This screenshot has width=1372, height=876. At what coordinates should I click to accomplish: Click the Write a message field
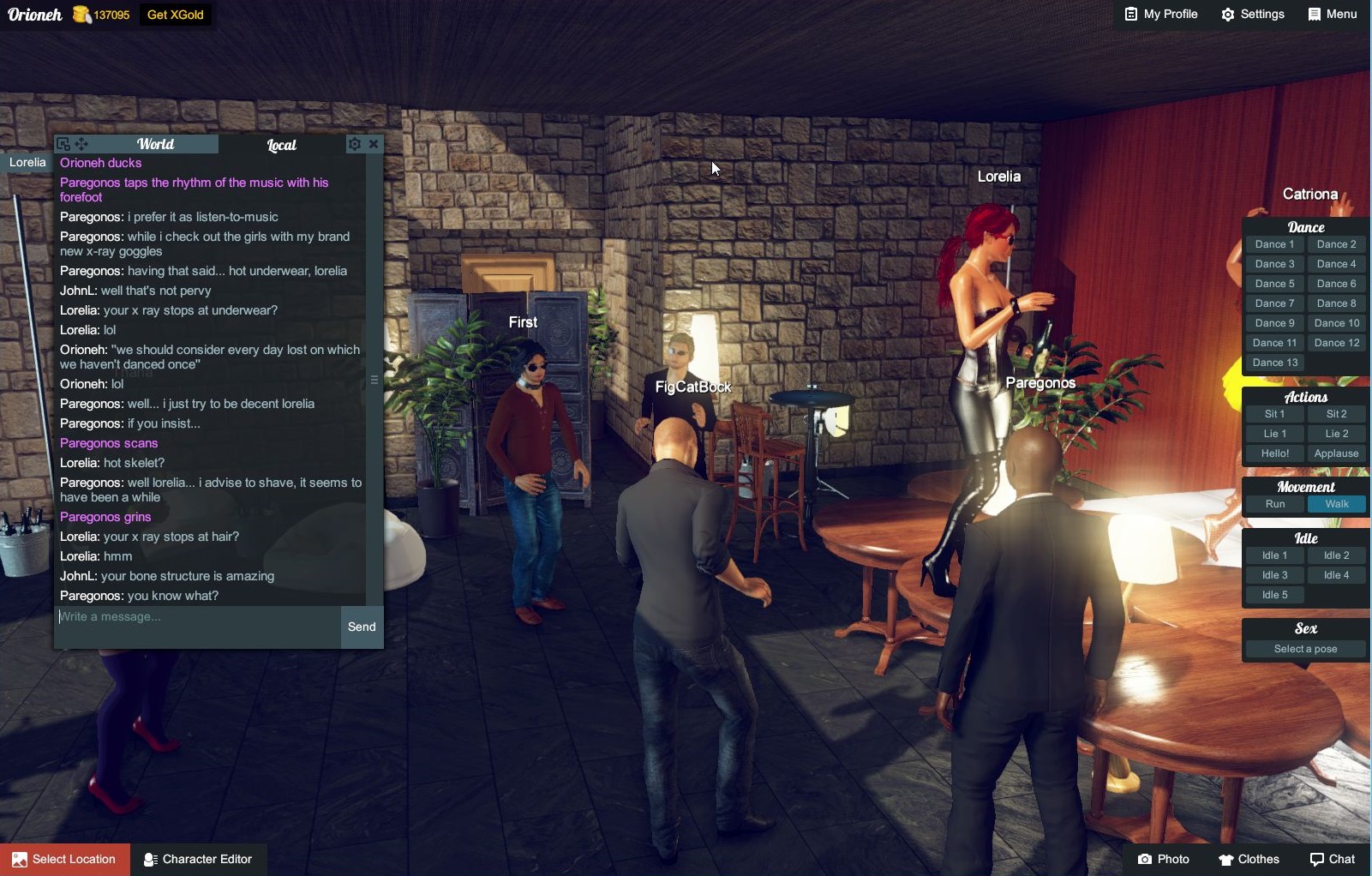197,617
